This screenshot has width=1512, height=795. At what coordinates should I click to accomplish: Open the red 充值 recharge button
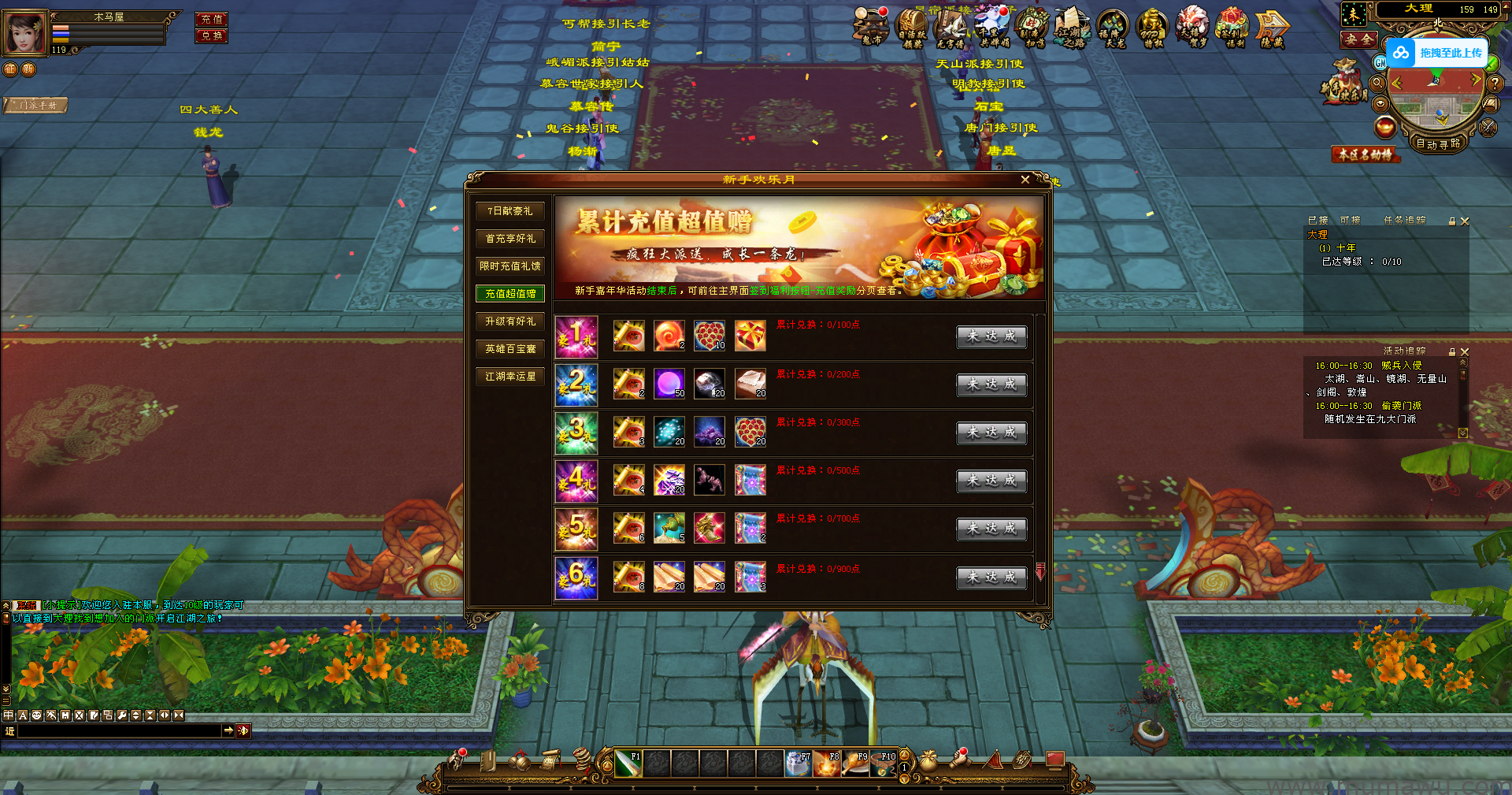pyautogui.click(x=211, y=19)
